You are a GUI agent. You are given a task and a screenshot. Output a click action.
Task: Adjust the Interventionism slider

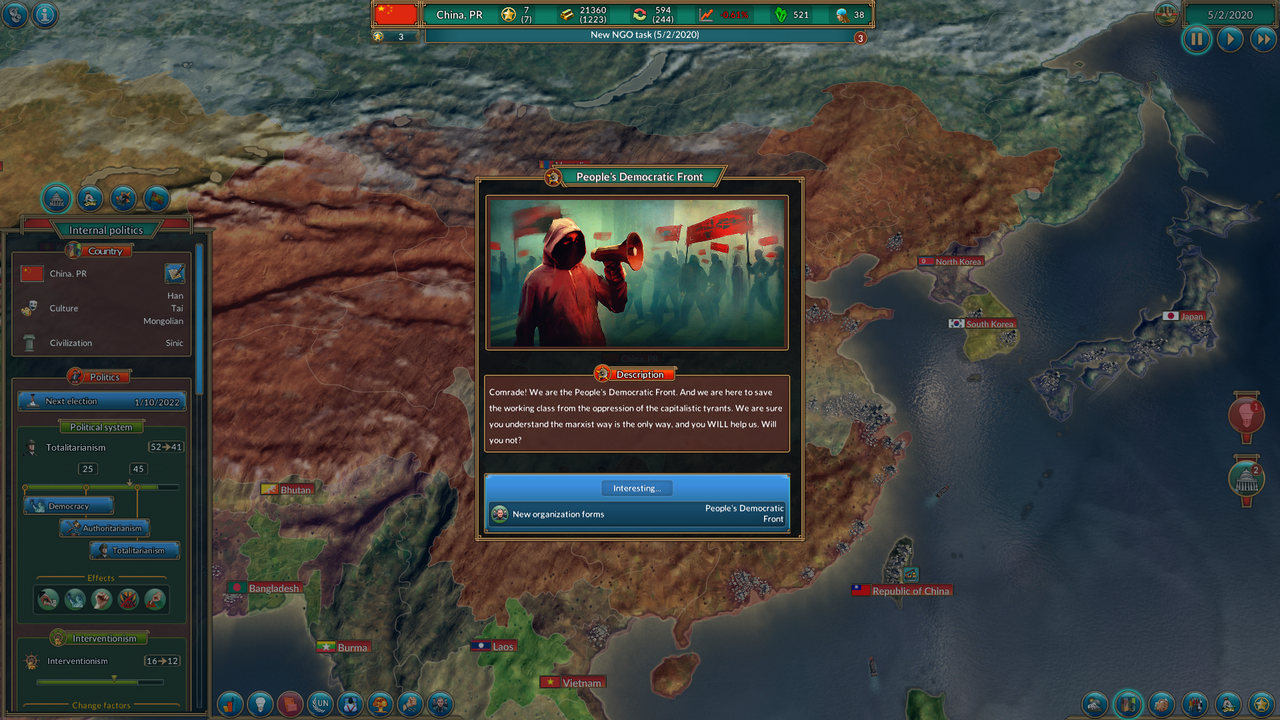(x=101, y=682)
